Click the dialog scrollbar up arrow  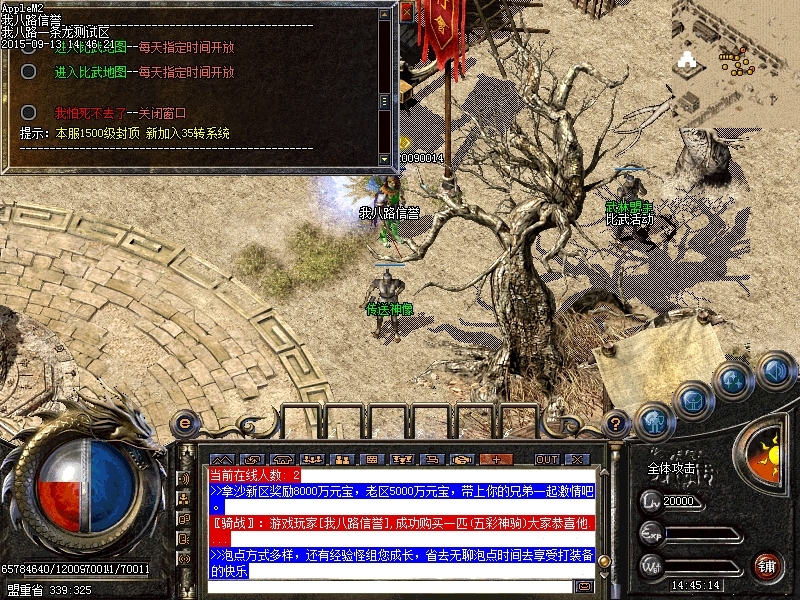tap(384, 11)
